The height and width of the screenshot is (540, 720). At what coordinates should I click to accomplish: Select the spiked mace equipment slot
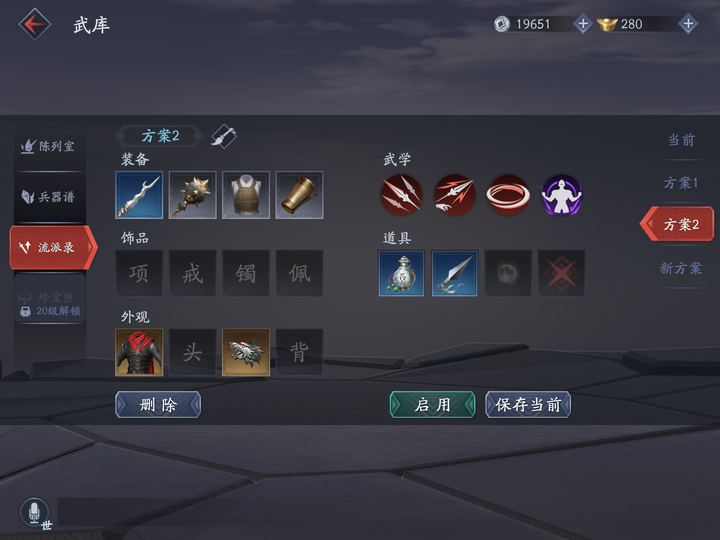pos(192,195)
